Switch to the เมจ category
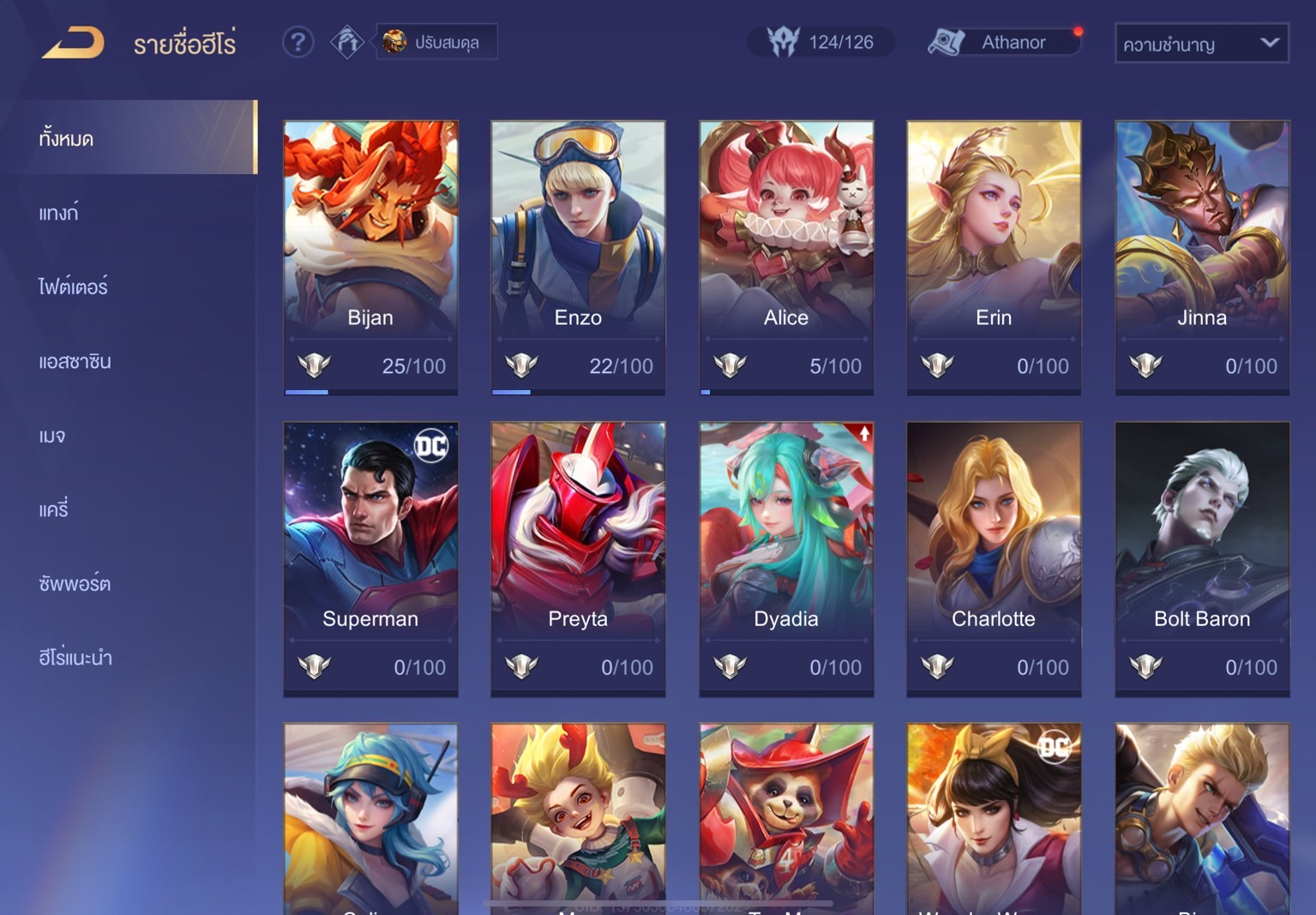The width and height of the screenshot is (1316, 915). [x=52, y=436]
